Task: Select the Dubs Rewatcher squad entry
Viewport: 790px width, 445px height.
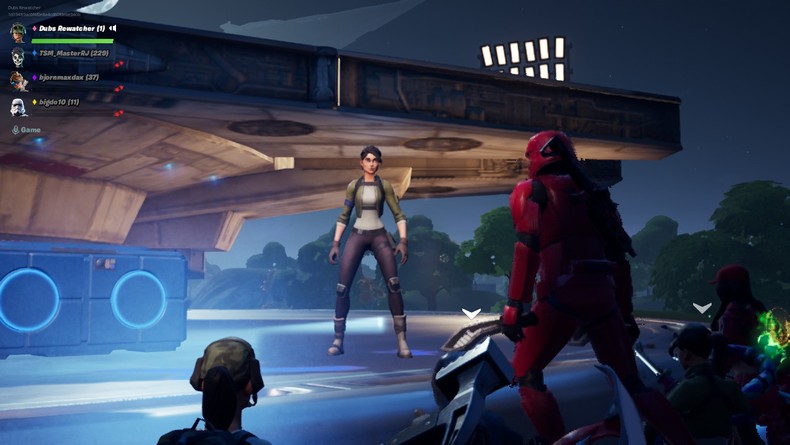Action: tap(71, 28)
